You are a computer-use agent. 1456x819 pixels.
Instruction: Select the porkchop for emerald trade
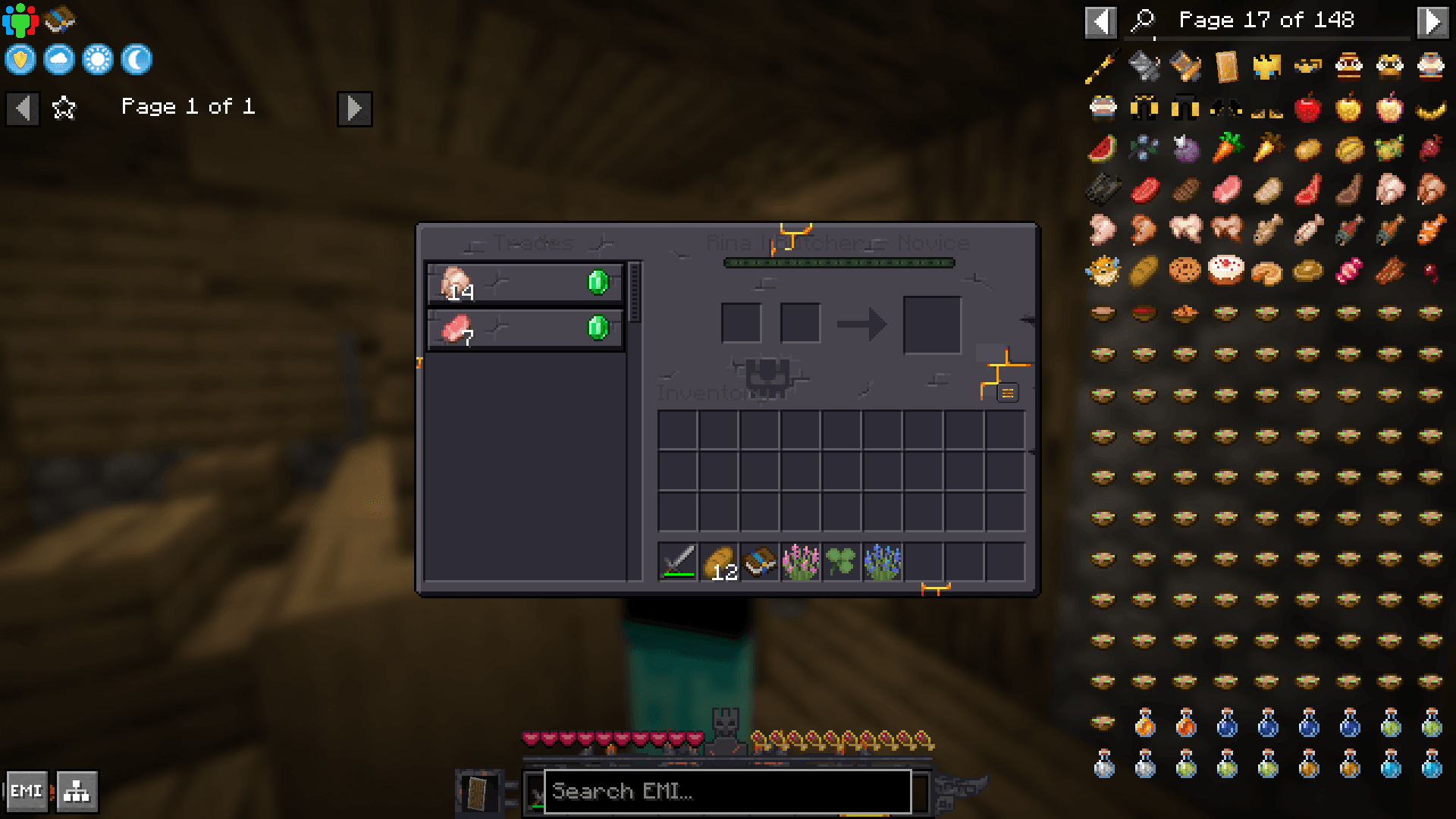click(525, 329)
